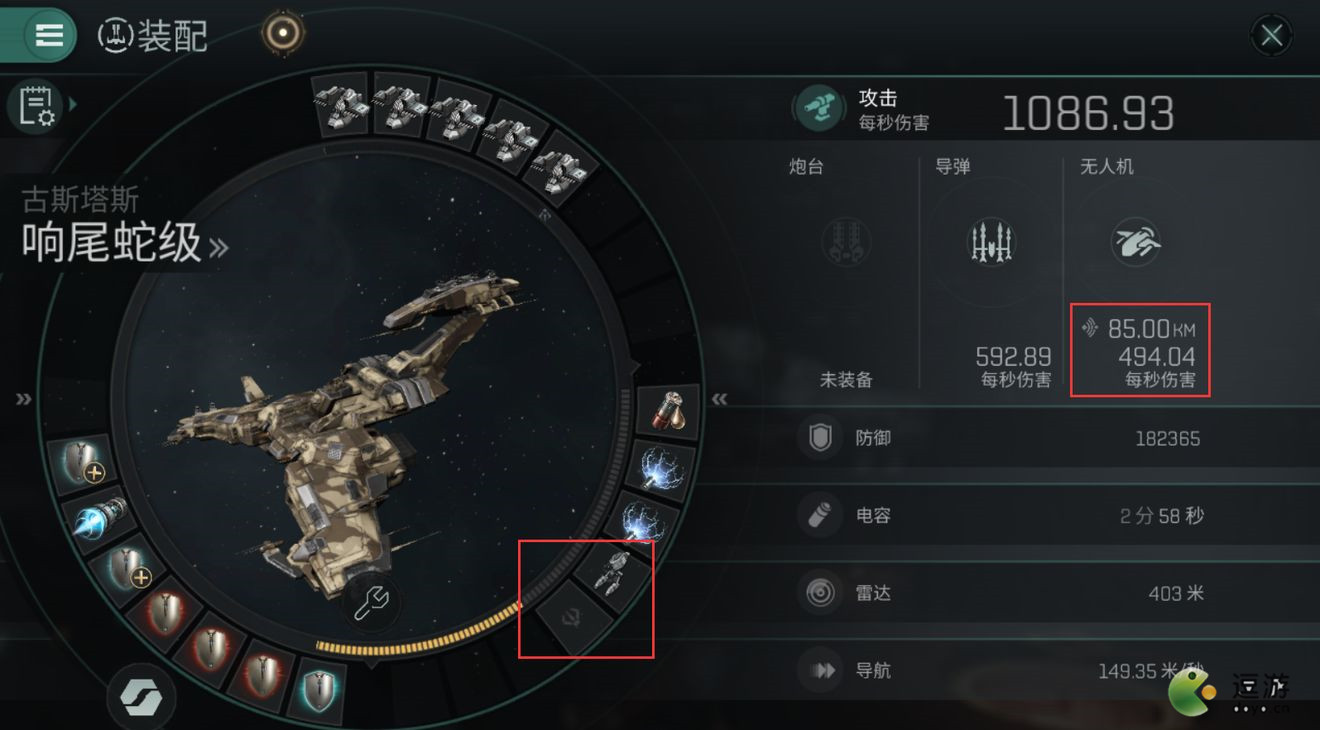Image resolution: width=1320 pixels, height=730 pixels.
Task: Open the saved fittings list icon
Action: click(x=36, y=106)
